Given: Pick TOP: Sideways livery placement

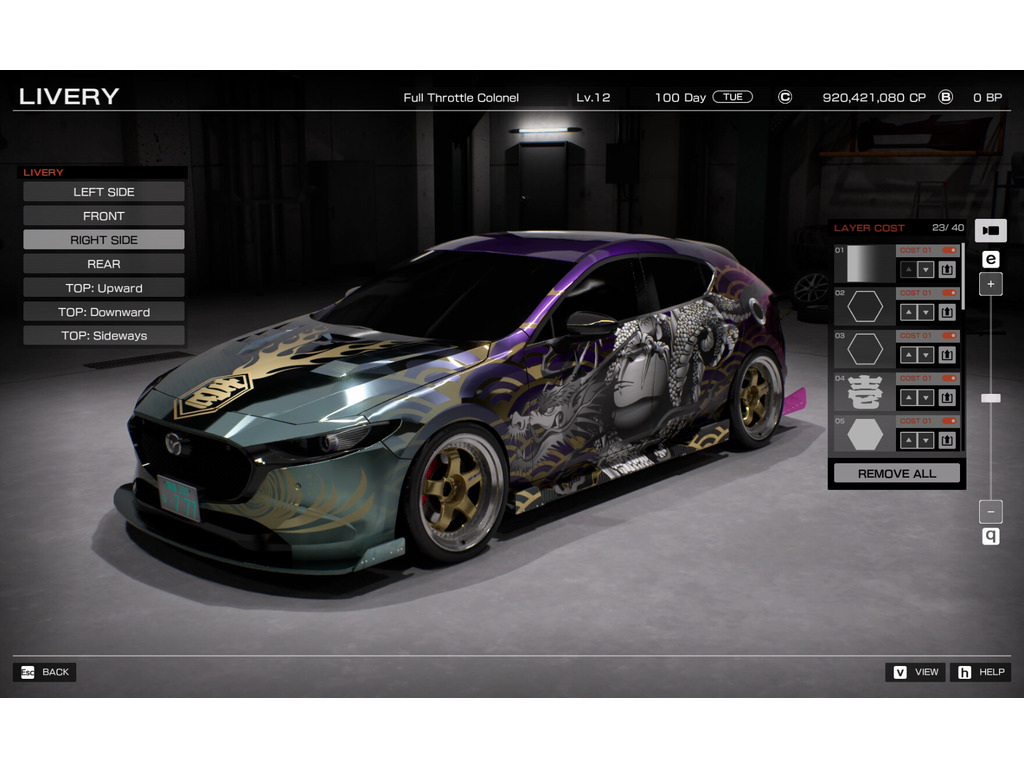Looking at the screenshot, I should tap(104, 336).
